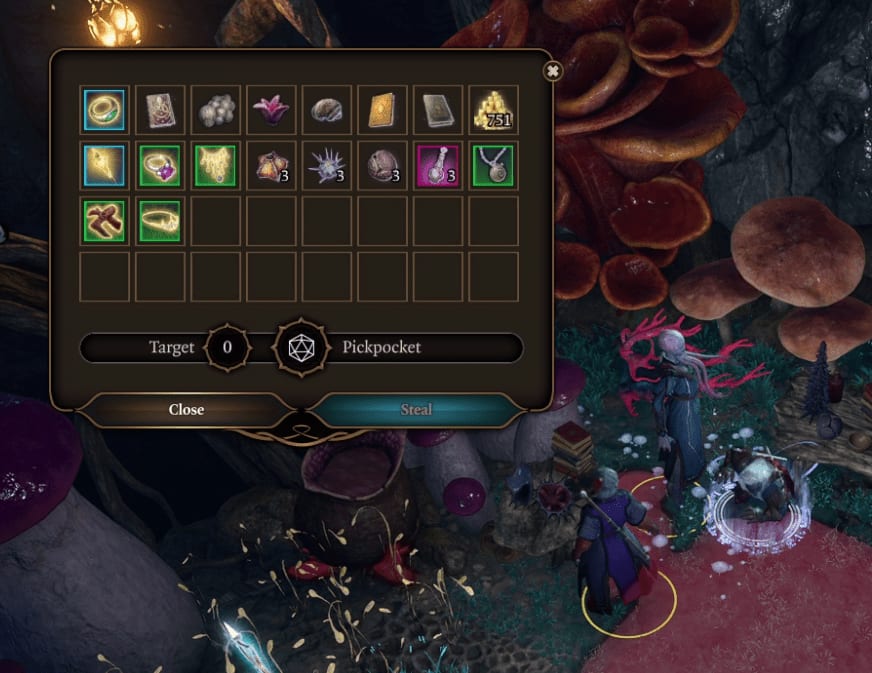Select the brown leather gloves item

coord(104,221)
